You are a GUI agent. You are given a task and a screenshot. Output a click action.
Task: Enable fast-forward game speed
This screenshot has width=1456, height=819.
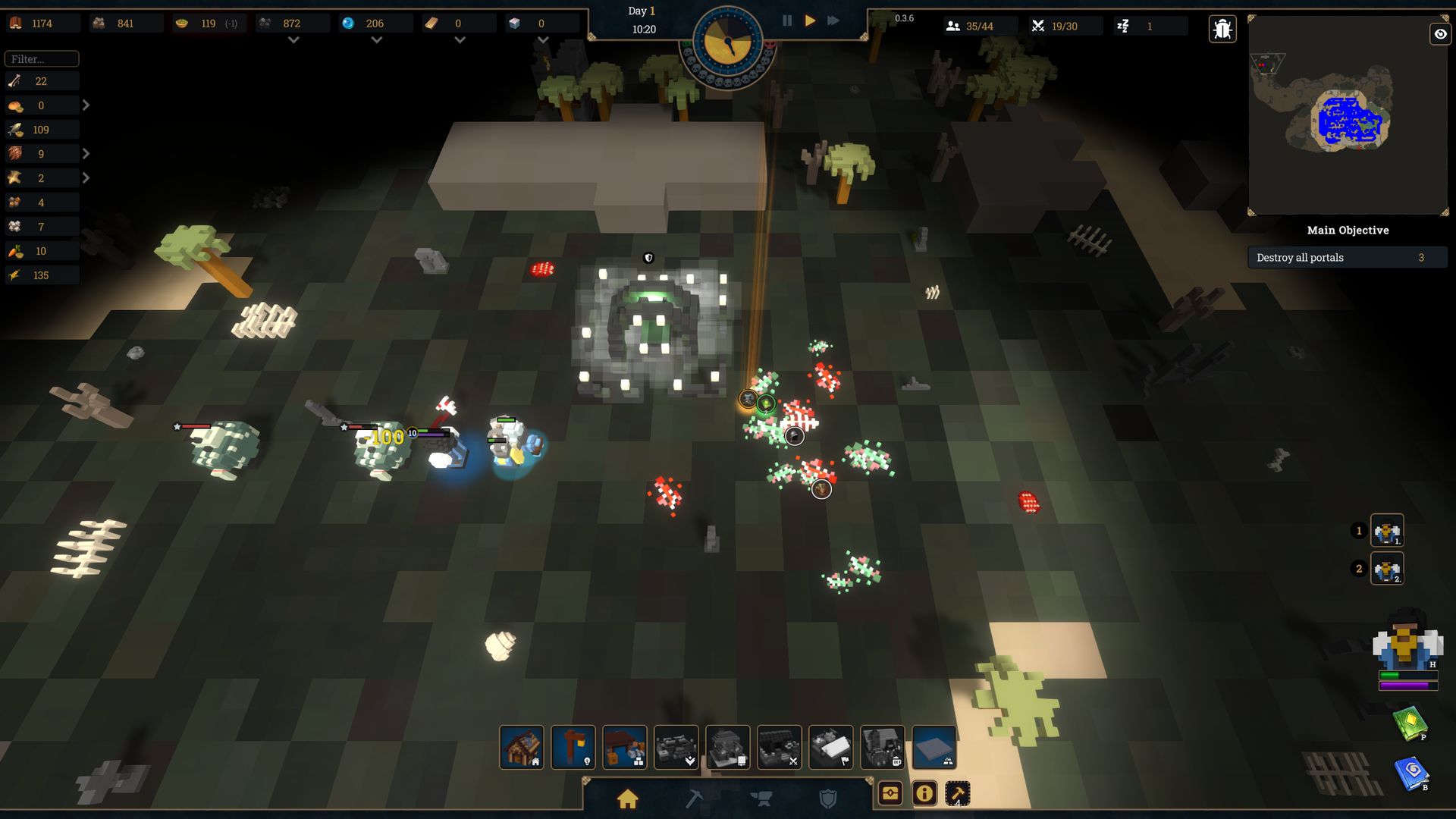coord(833,21)
